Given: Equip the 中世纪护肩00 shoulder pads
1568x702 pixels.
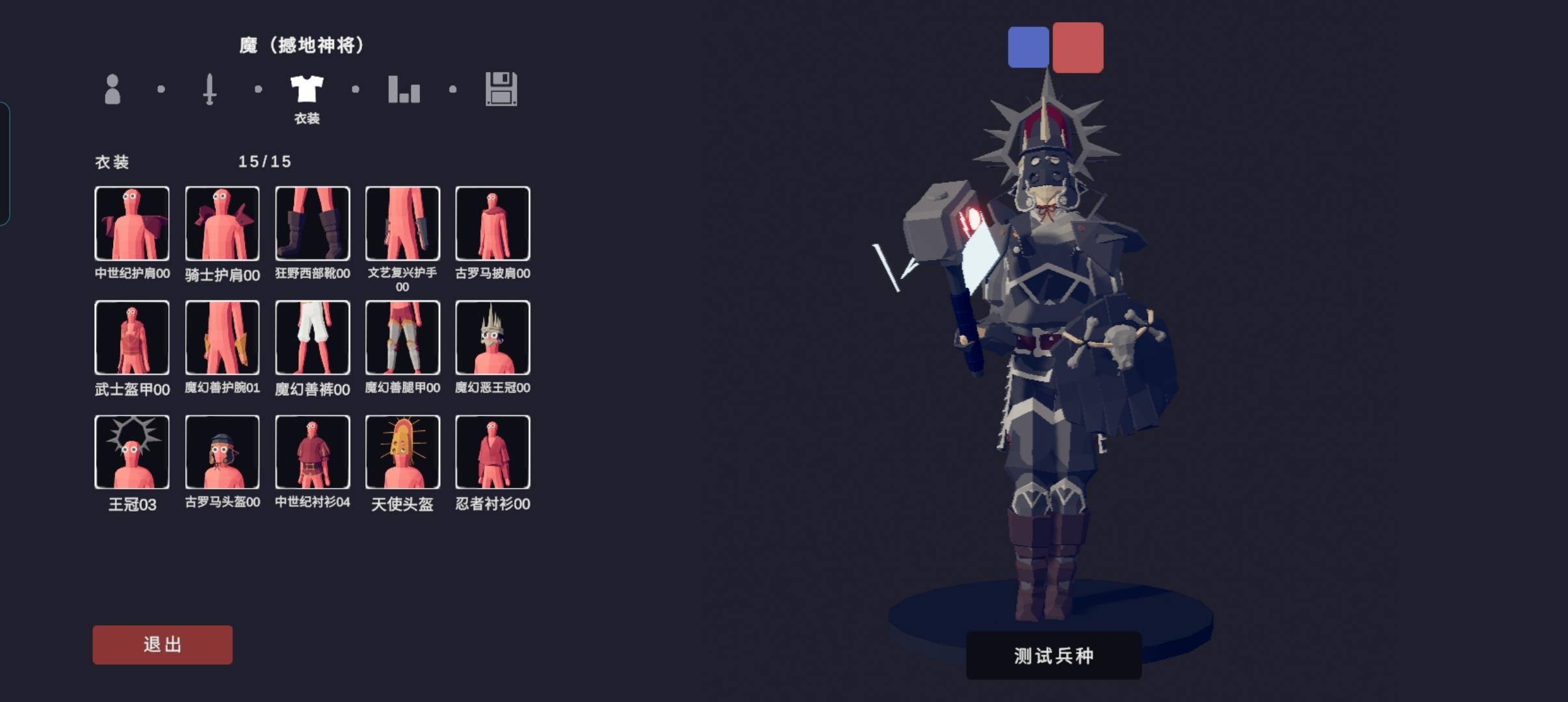Looking at the screenshot, I should (132, 223).
